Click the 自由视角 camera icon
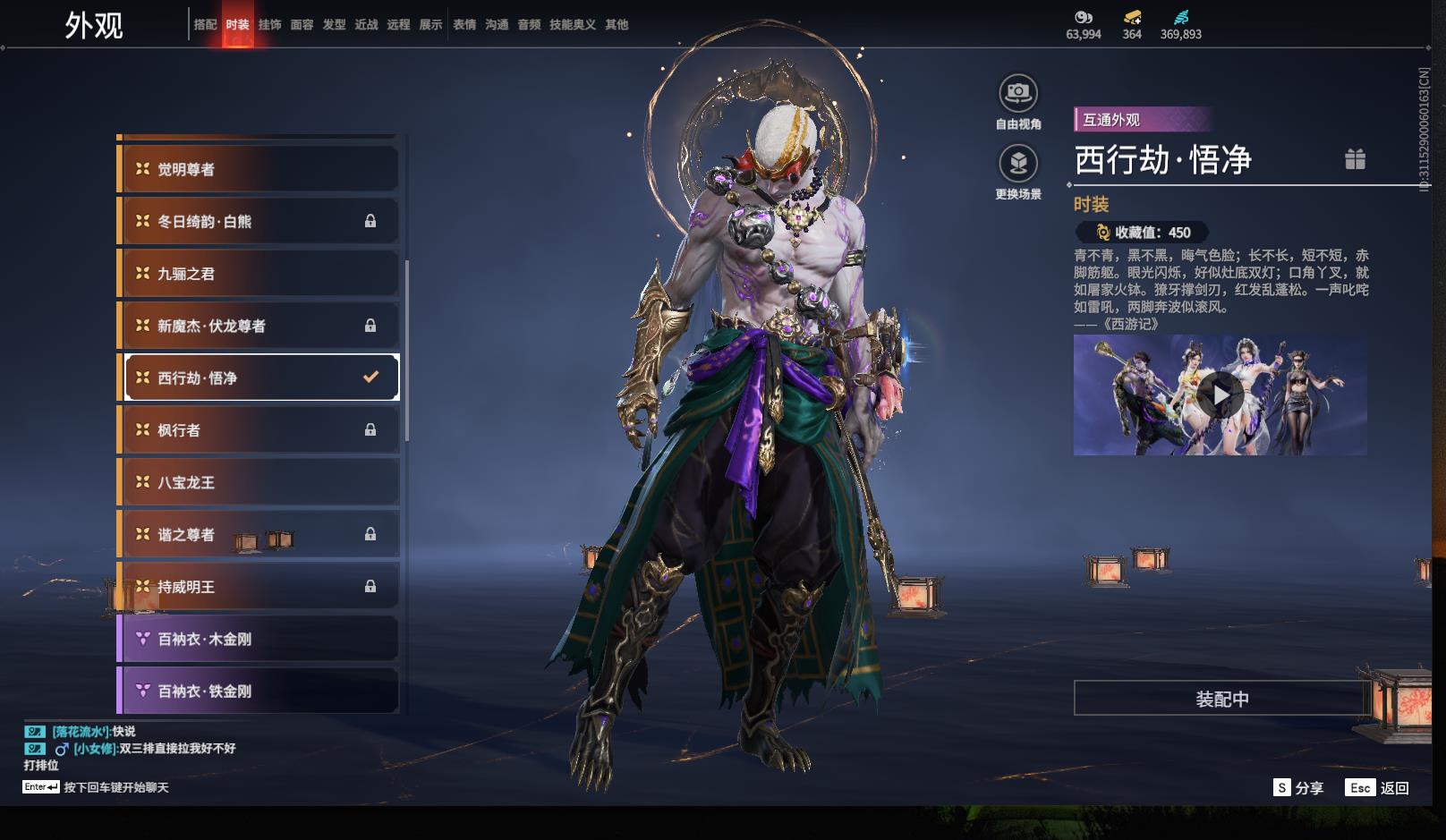Image resolution: width=1446 pixels, height=840 pixels. [1017, 93]
